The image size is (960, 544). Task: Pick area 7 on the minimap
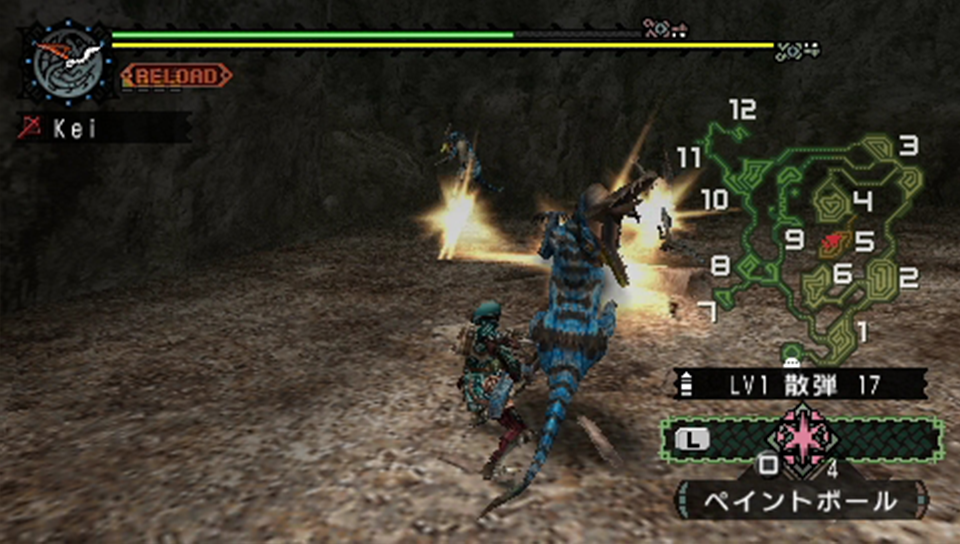tap(707, 312)
